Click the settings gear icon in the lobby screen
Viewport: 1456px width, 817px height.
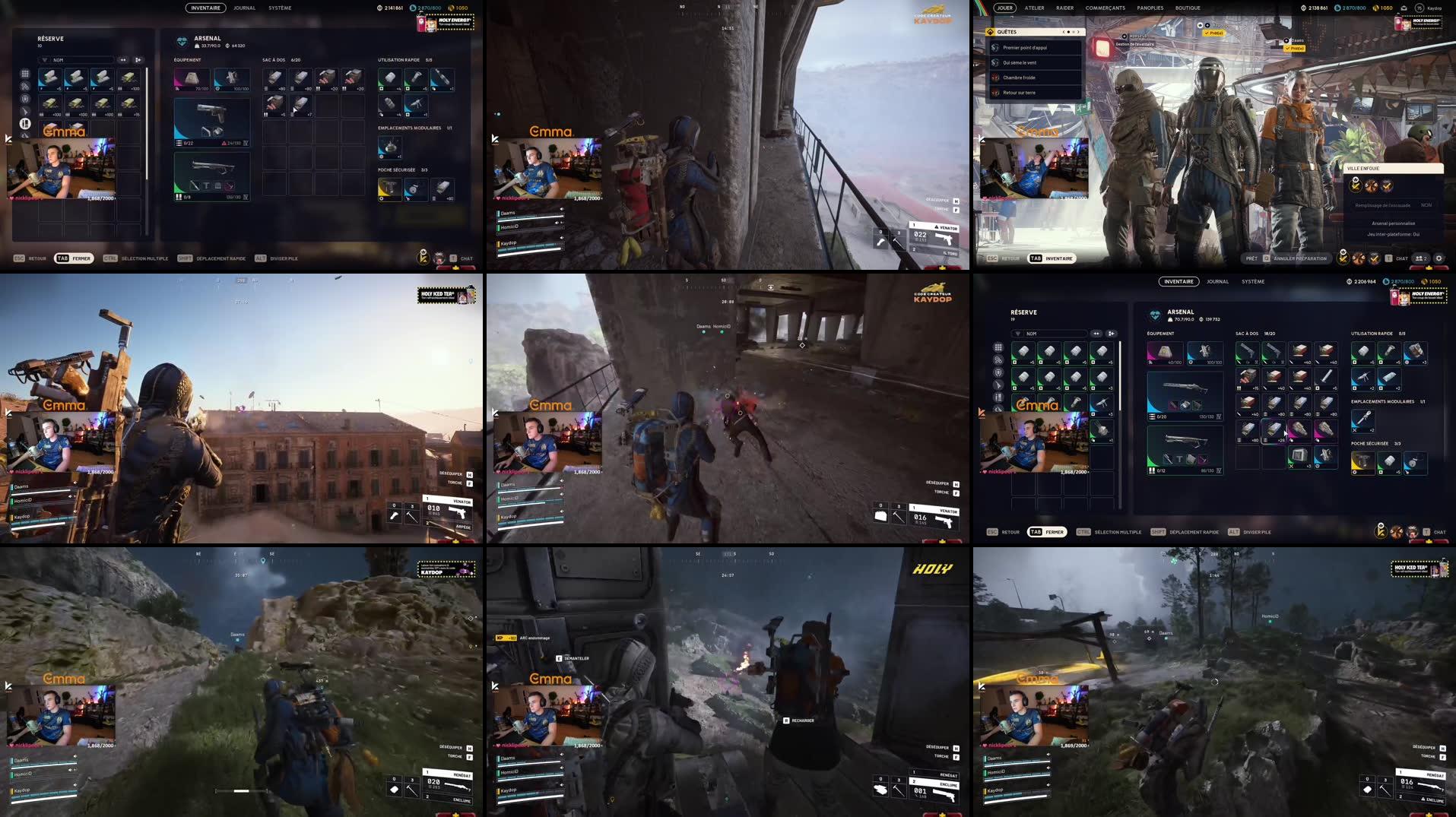click(1439, 258)
